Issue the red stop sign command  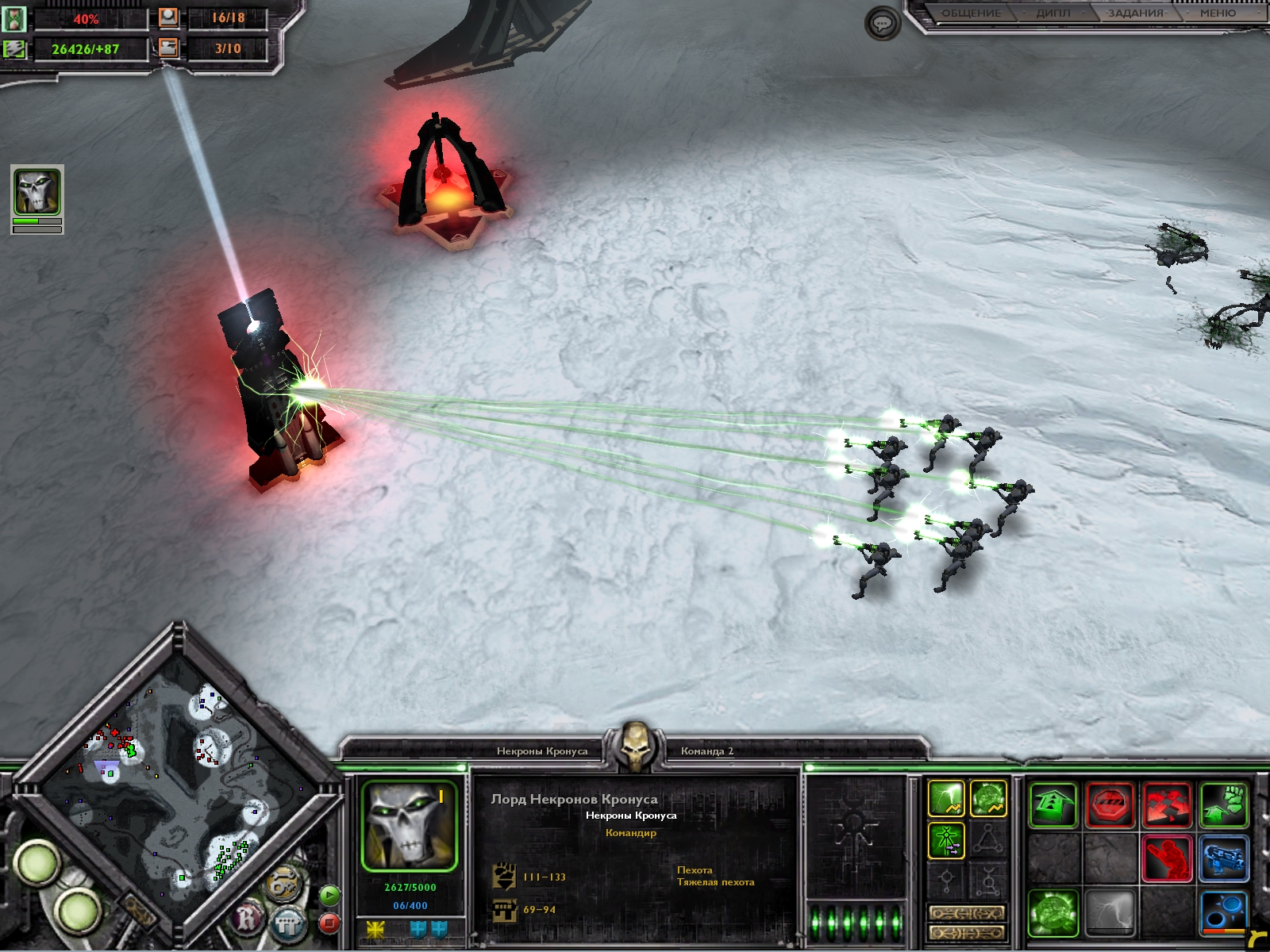click(x=1110, y=804)
